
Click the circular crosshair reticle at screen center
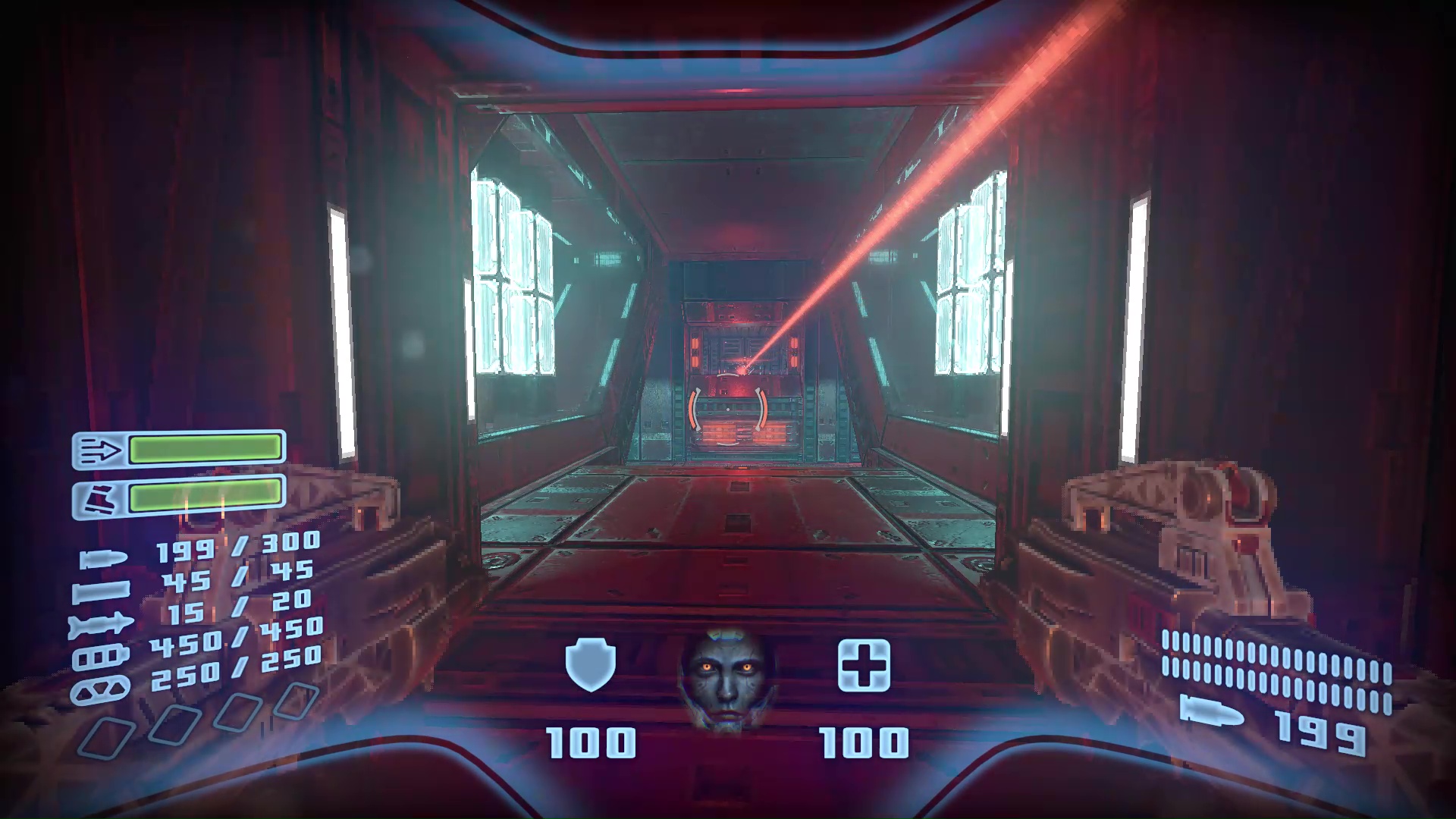[x=728, y=409]
